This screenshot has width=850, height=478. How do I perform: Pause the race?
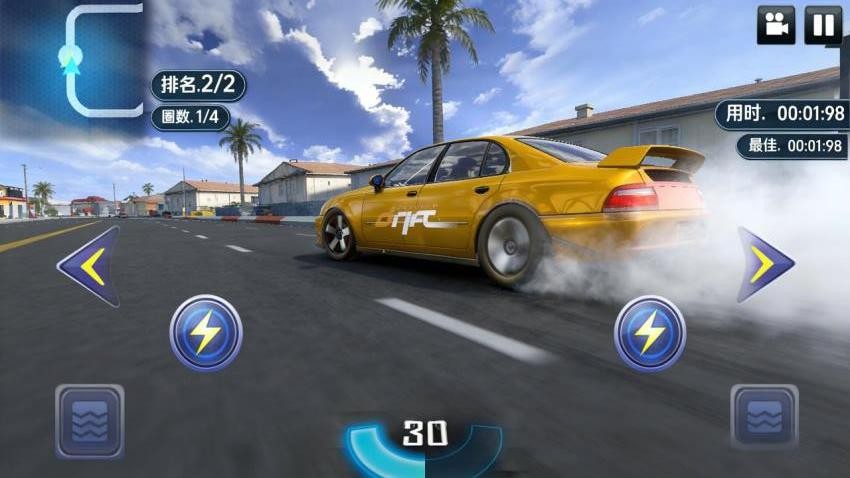tap(823, 25)
